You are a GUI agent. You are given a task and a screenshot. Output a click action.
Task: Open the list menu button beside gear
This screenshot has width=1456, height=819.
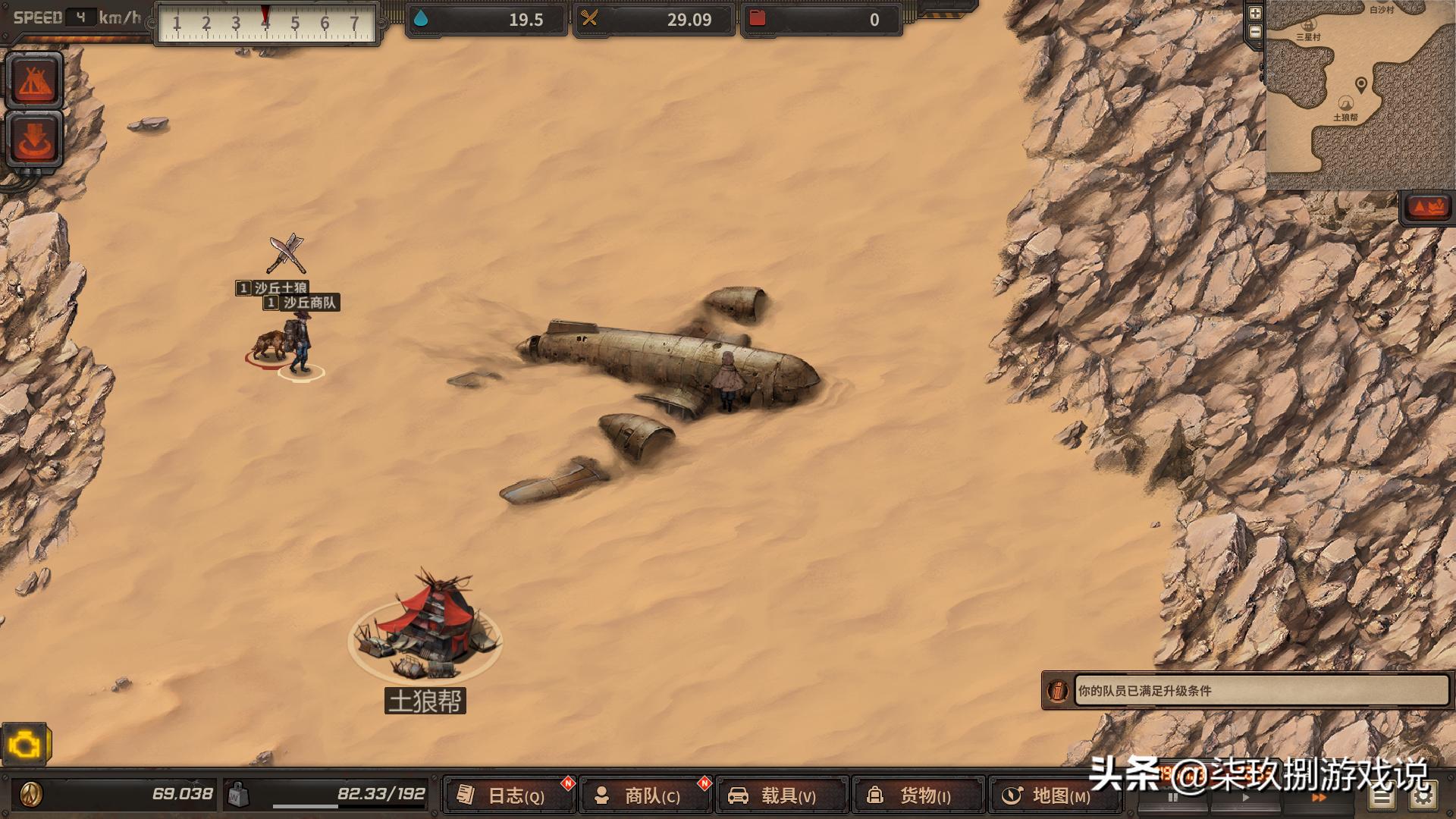[1382, 796]
